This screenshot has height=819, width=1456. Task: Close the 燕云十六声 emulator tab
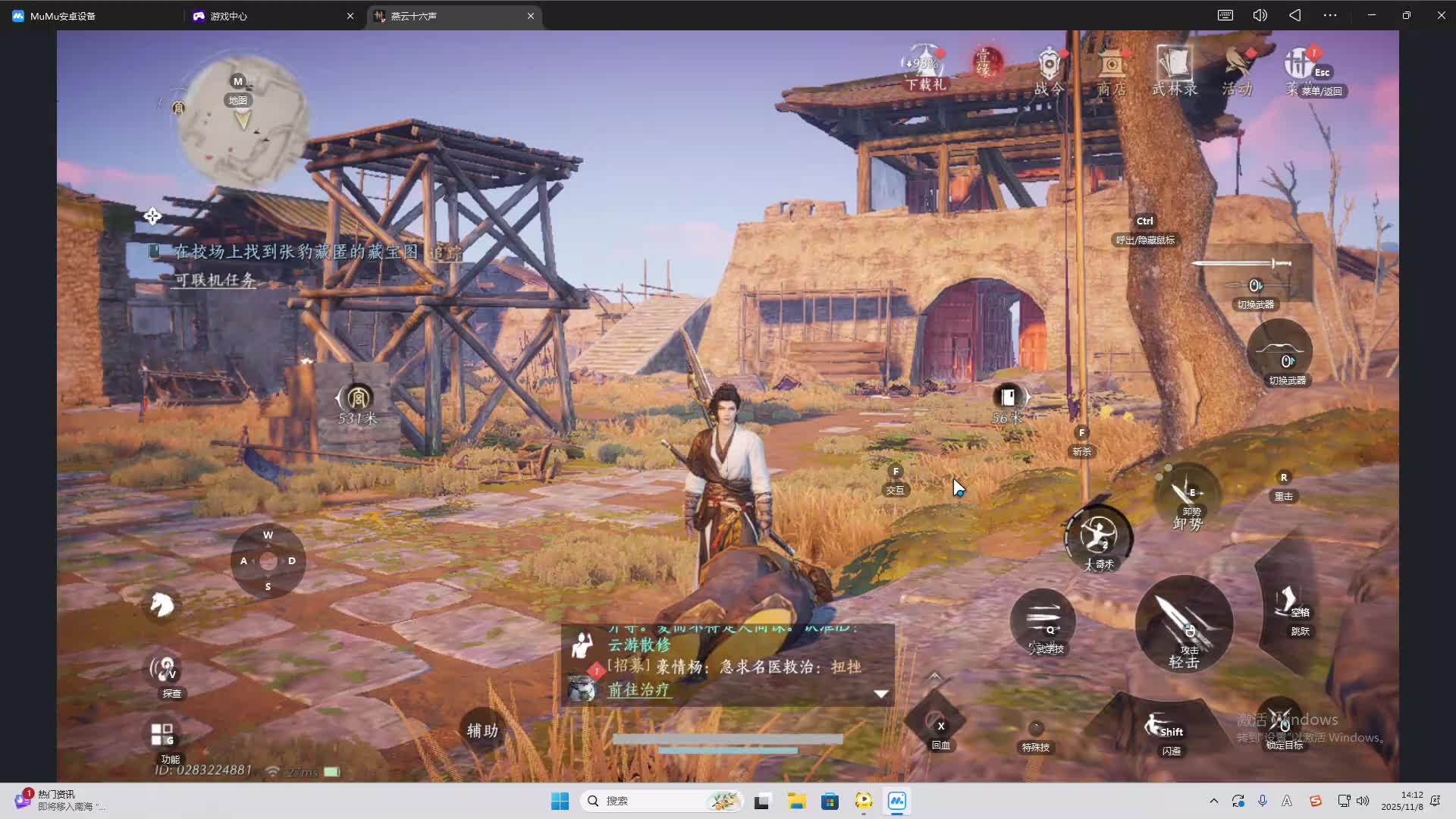pos(531,16)
